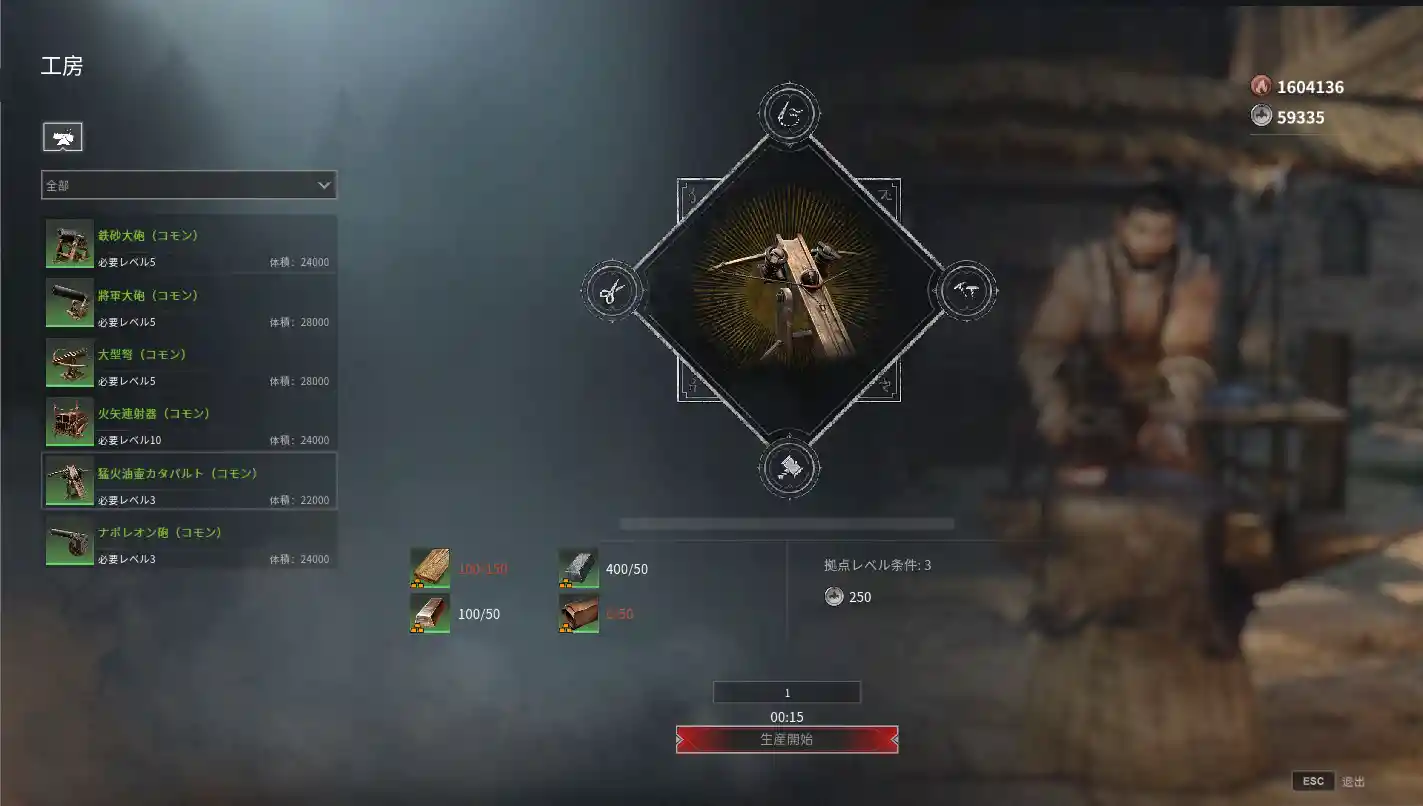Choose the 將軍大砲 (コモン) entry

click(x=189, y=303)
